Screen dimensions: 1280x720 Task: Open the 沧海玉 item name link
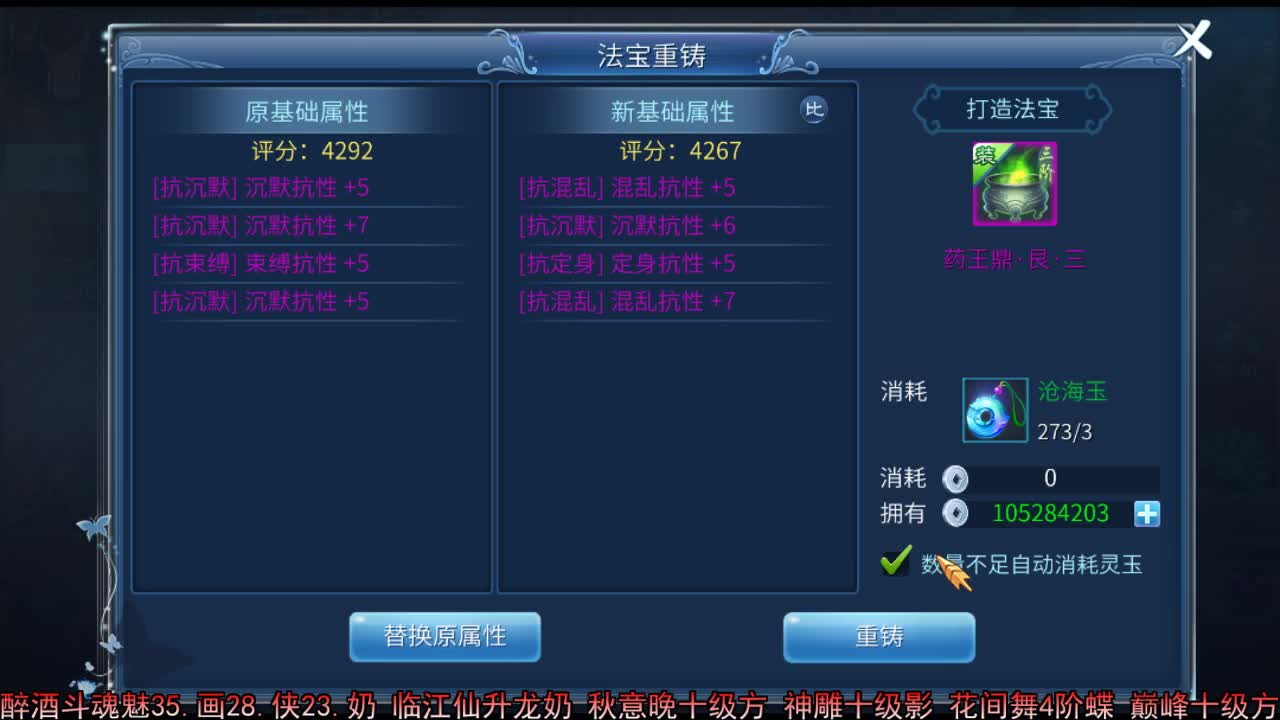1072,392
